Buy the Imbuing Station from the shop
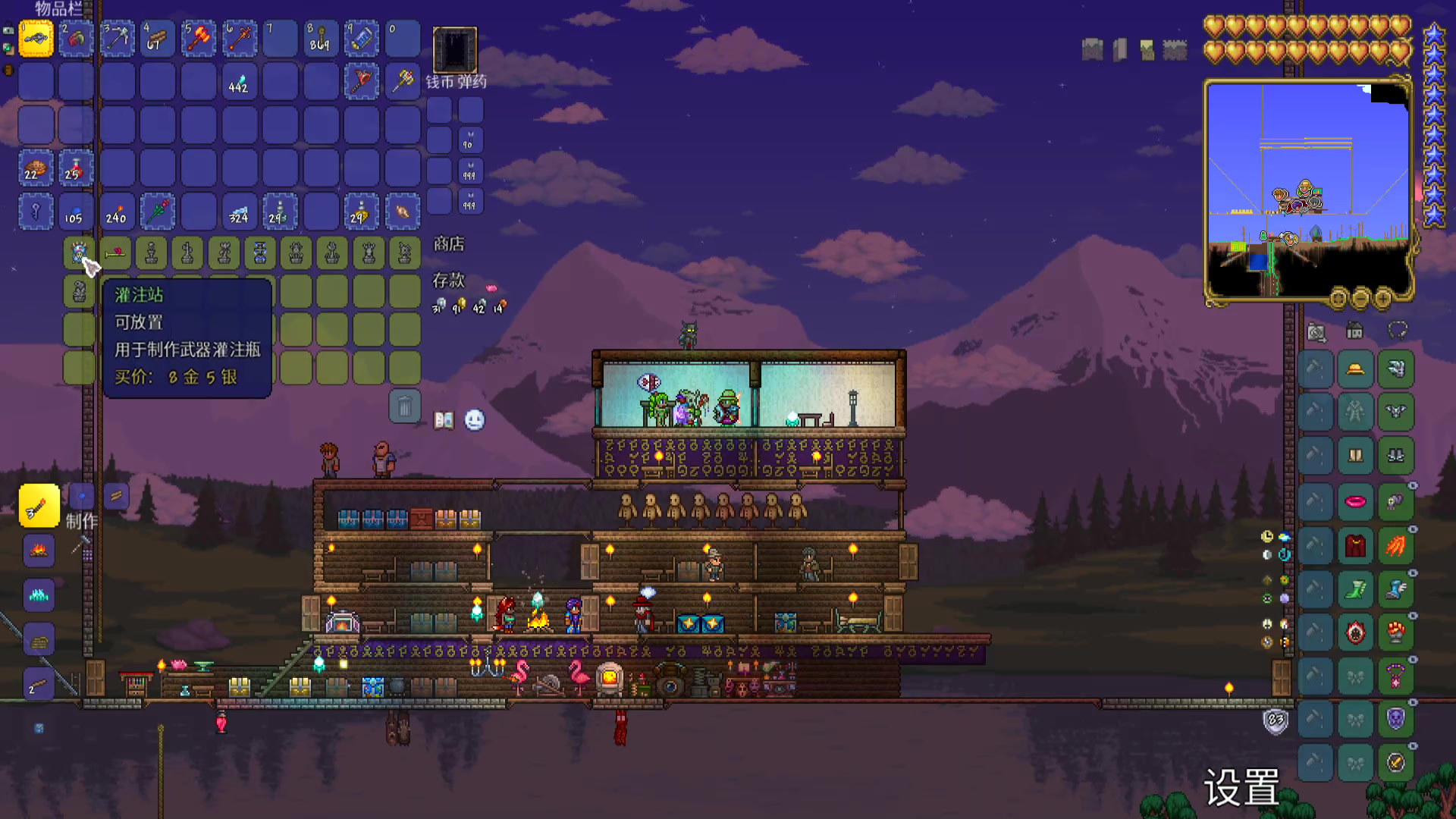This screenshot has height=819, width=1456. coord(79,253)
